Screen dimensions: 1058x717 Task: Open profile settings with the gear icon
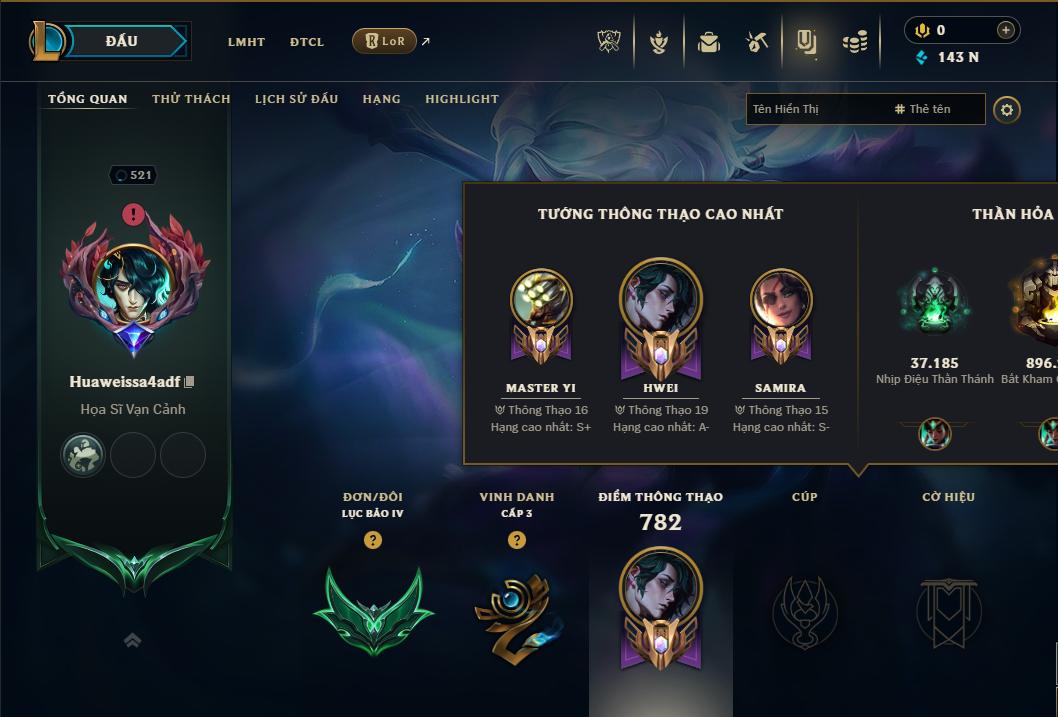(1007, 109)
